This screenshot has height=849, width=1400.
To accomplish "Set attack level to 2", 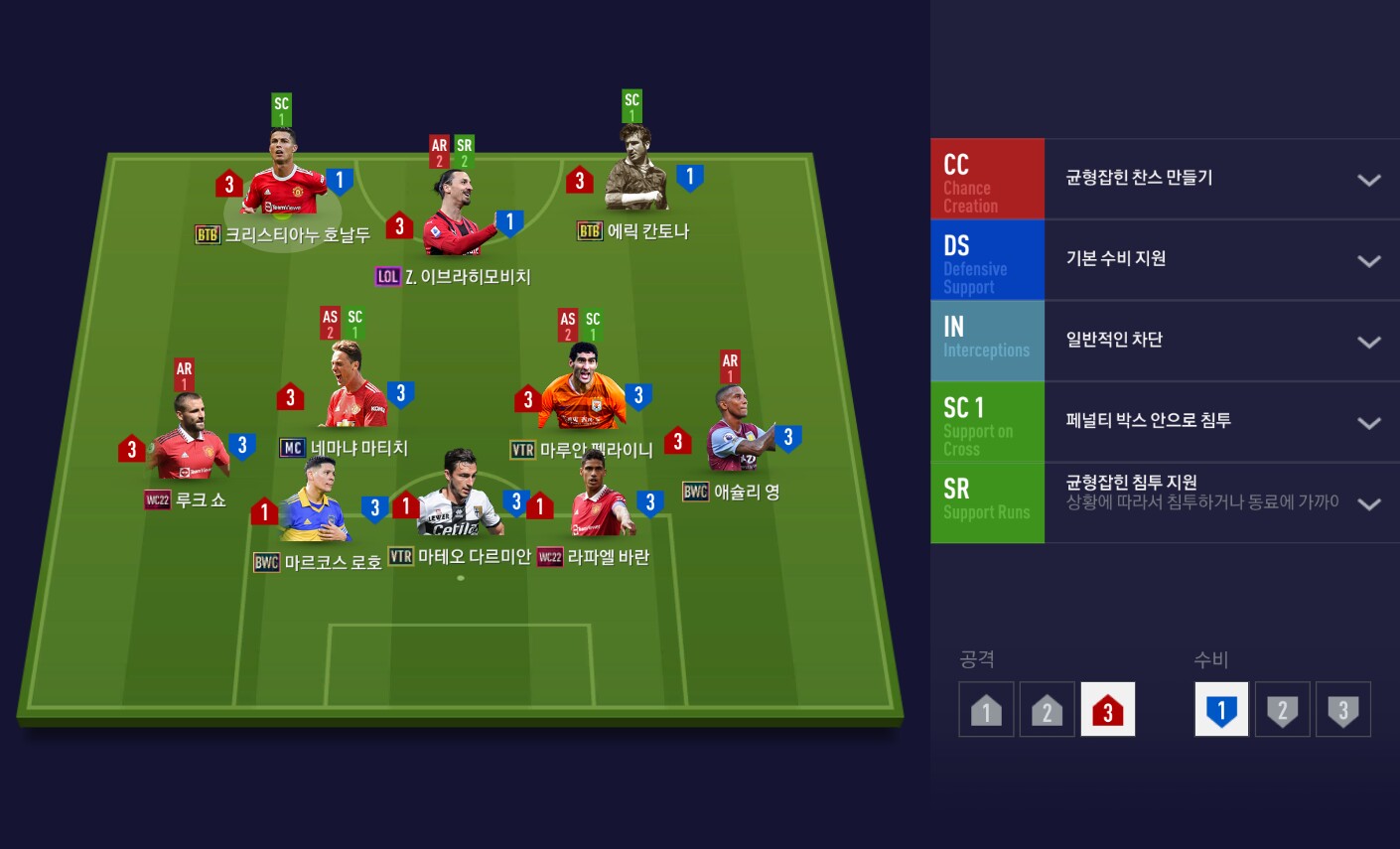I will pos(1047,709).
